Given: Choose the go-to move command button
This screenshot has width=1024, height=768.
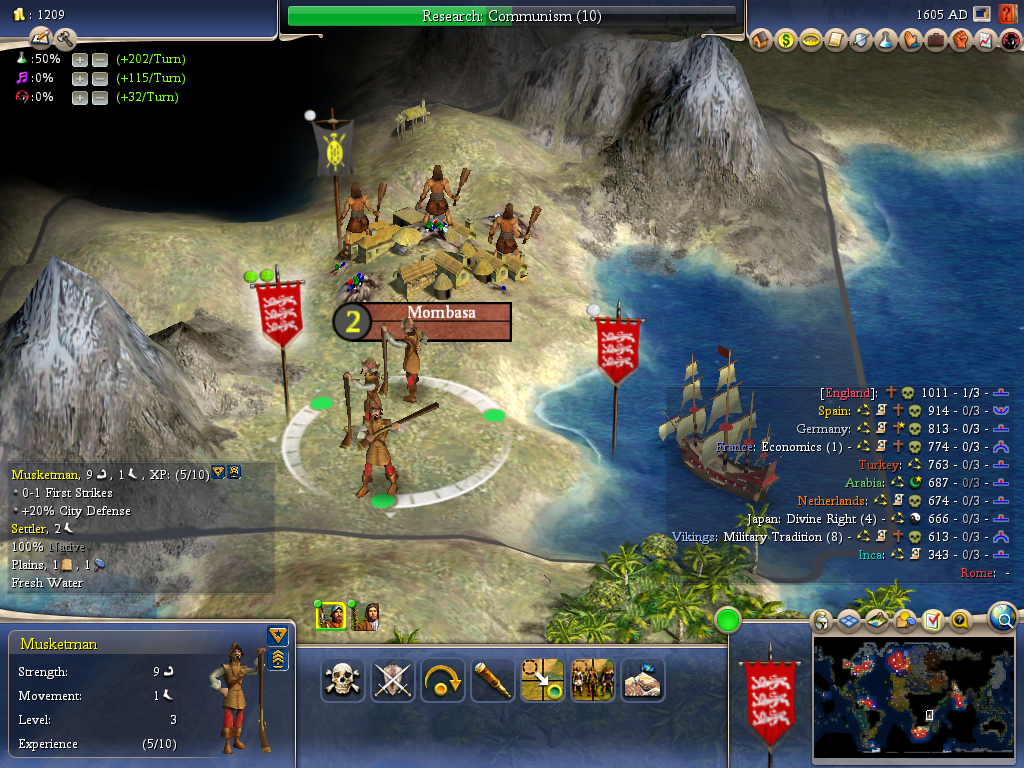Looking at the screenshot, I should coord(543,680).
